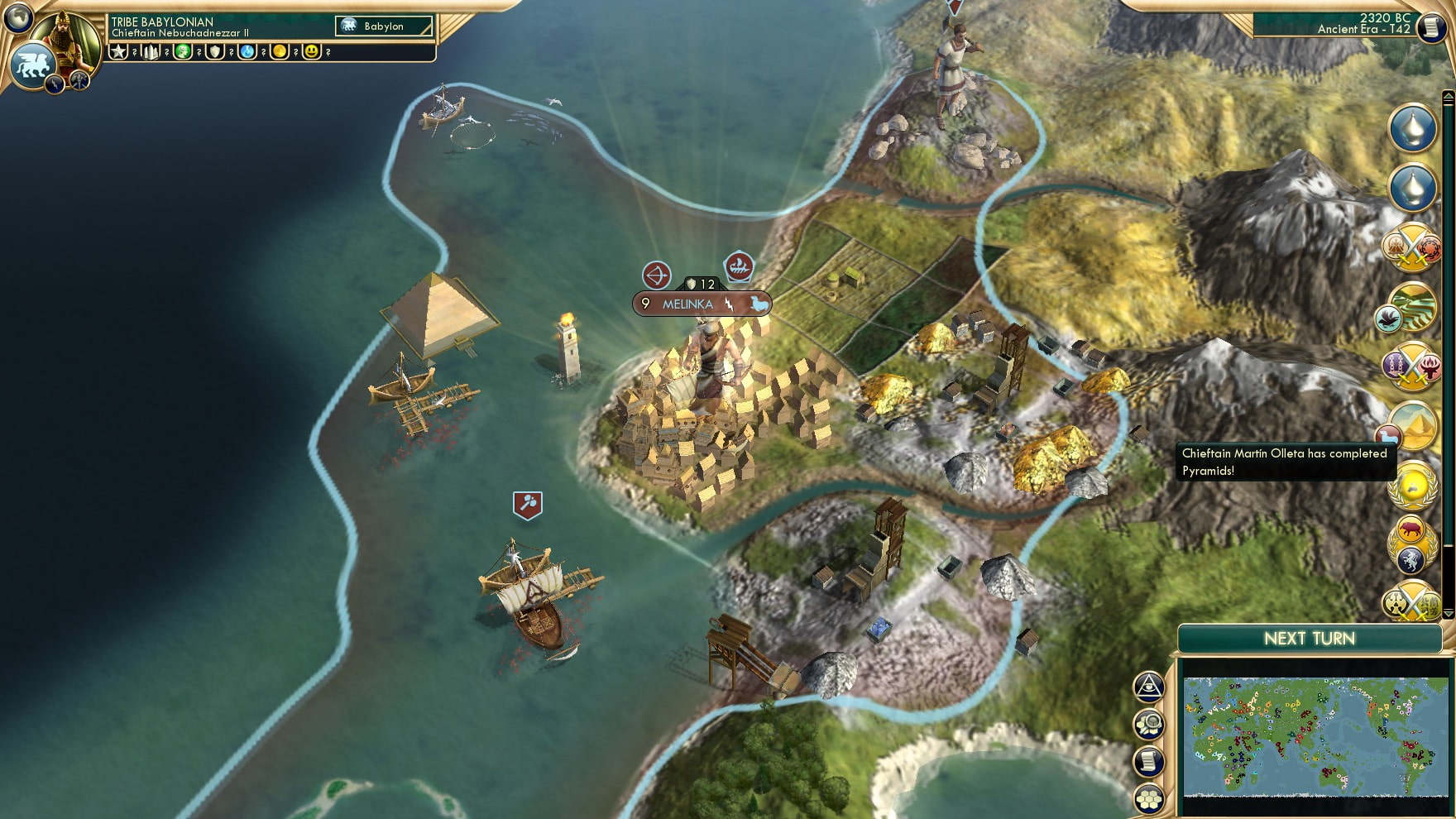This screenshot has width=1456, height=819.
Task: Click the diplomacy globe icon
Action: click(17, 18)
